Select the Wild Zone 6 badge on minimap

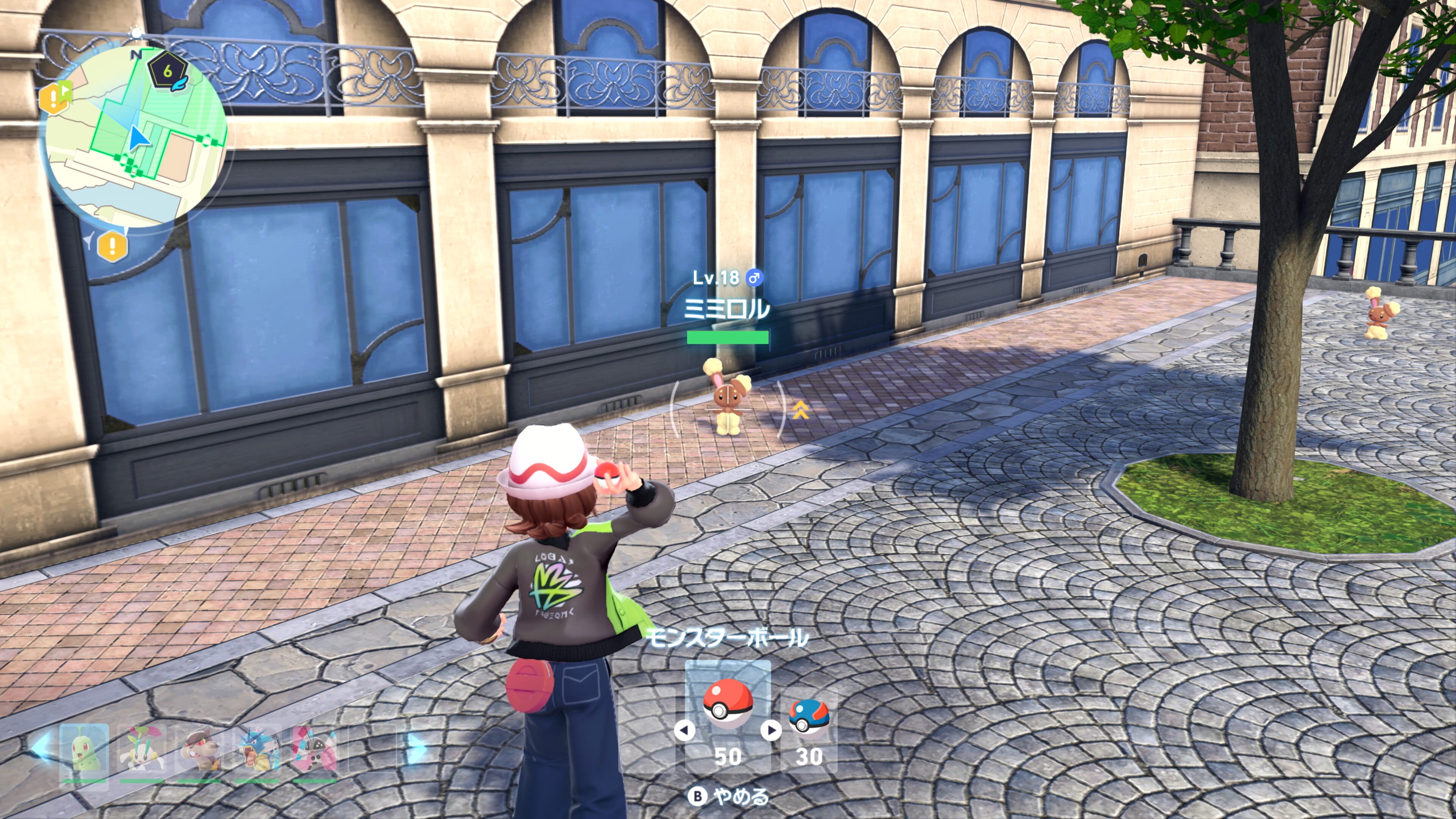click(168, 71)
